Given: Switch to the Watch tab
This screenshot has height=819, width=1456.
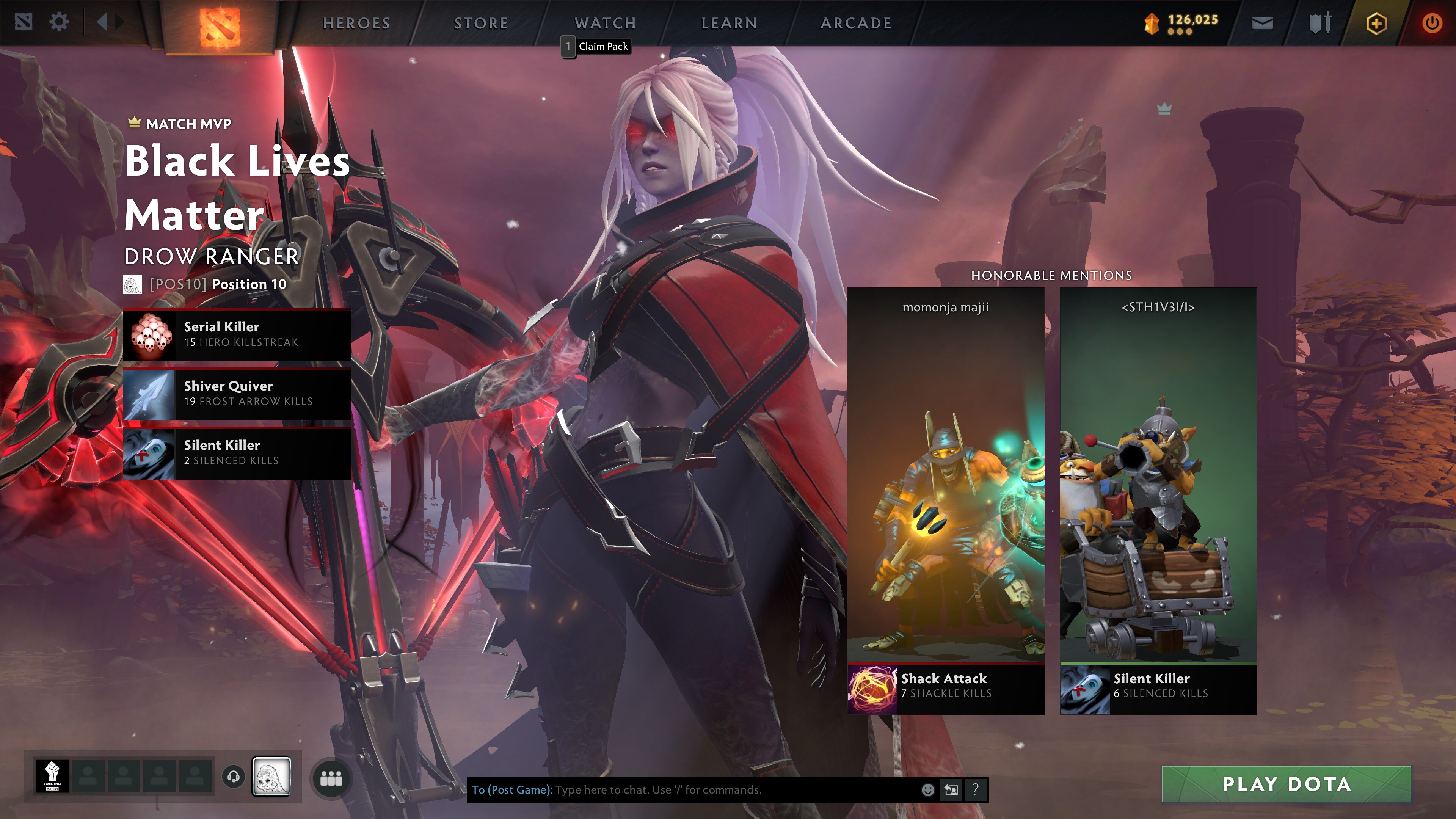Looking at the screenshot, I should click(x=606, y=23).
